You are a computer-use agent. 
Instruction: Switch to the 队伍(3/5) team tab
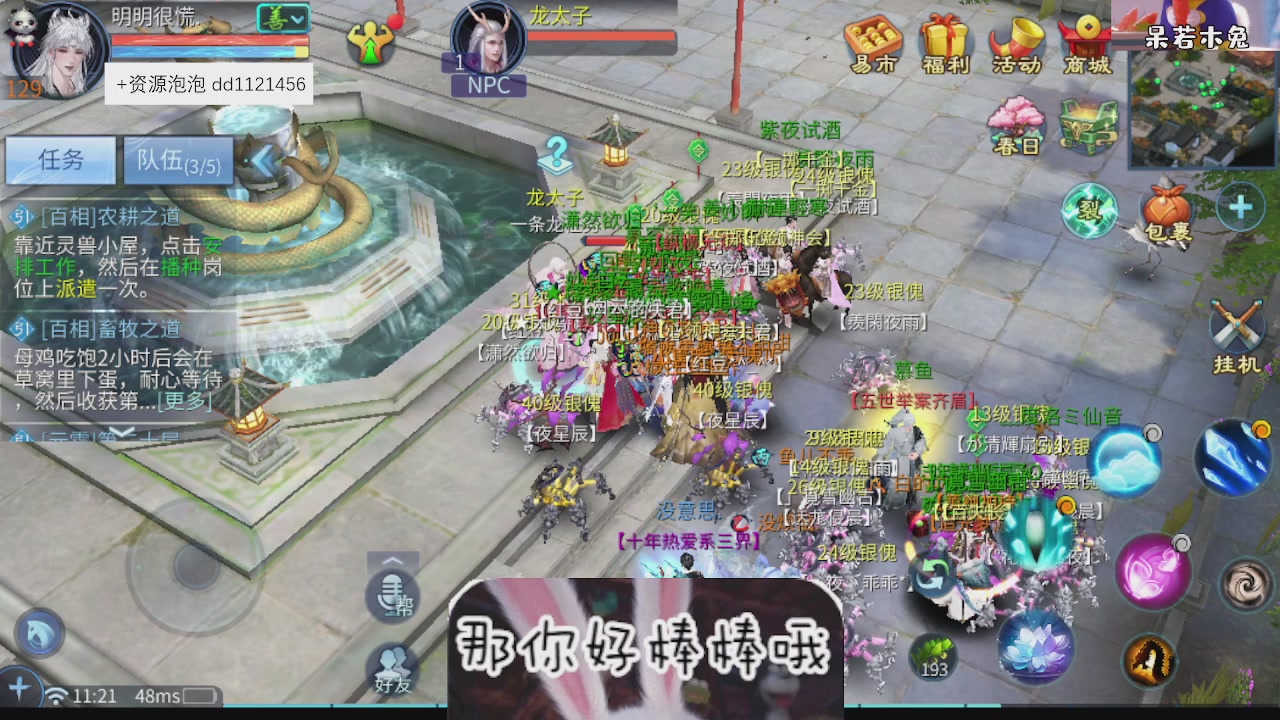click(177, 160)
